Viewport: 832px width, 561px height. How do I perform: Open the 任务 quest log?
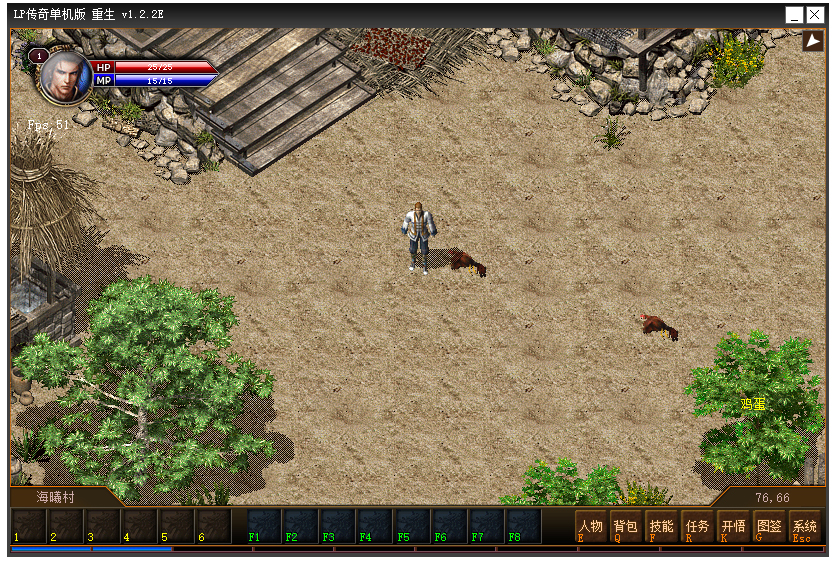(x=697, y=527)
